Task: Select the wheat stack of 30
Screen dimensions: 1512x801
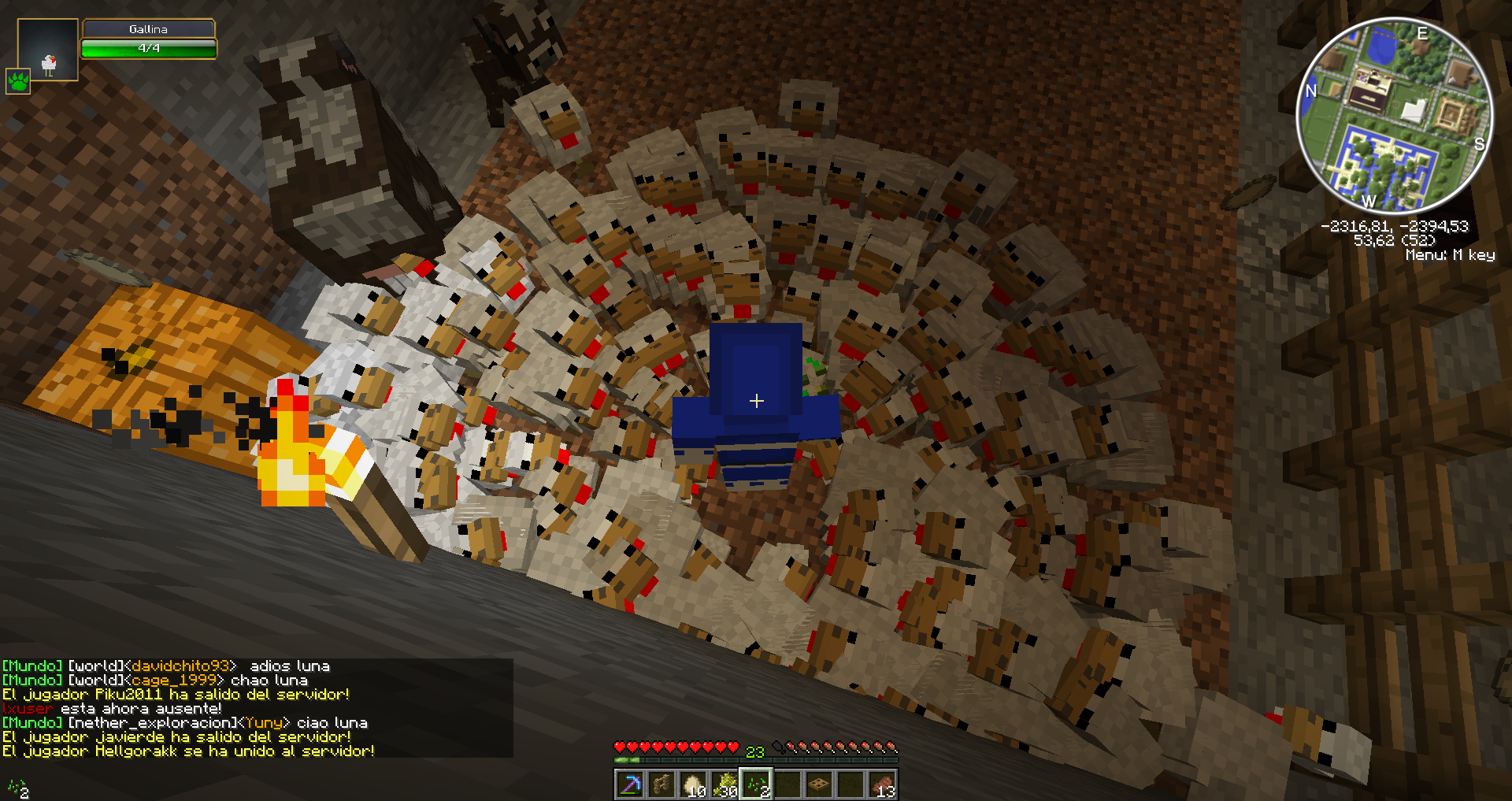Action: click(724, 784)
